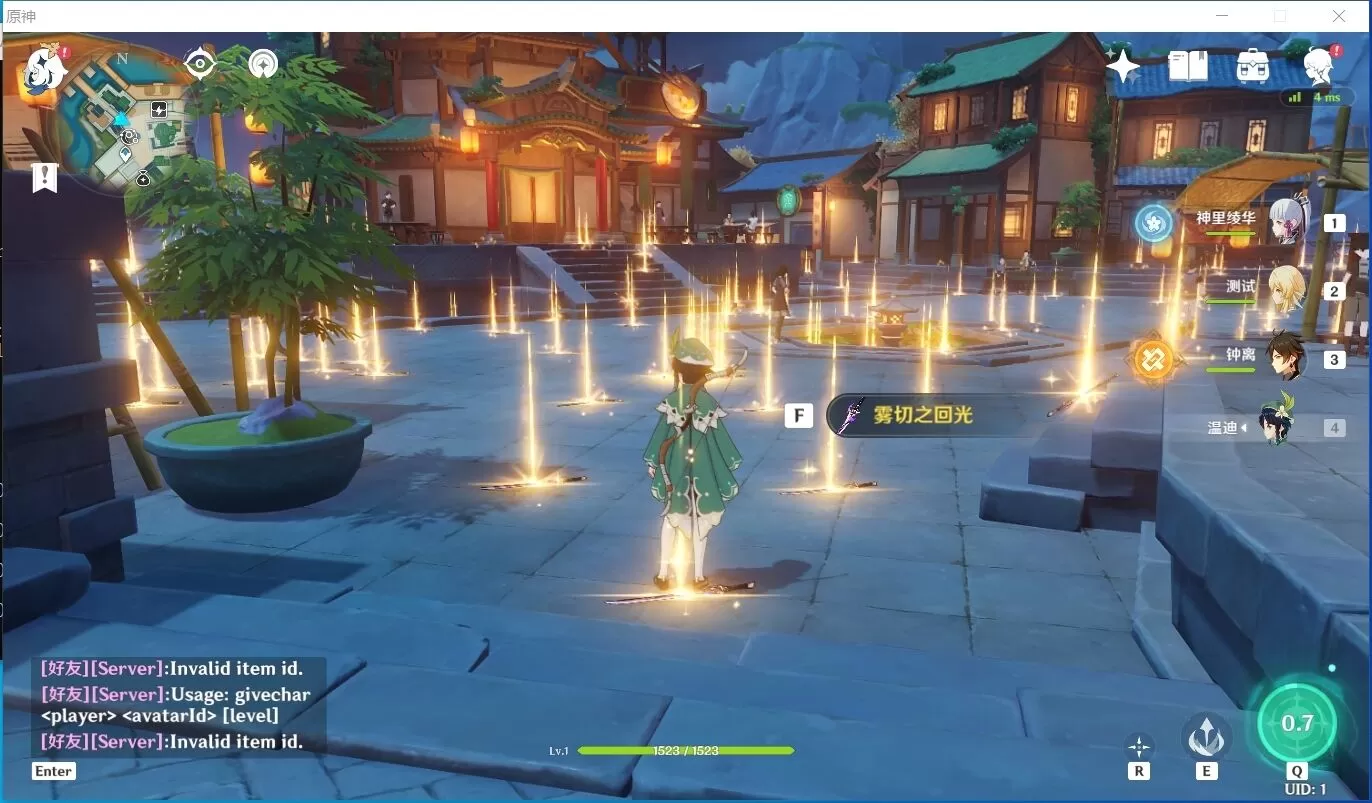Image resolution: width=1372 pixels, height=803 pixels.
Task: Activate the green Elemental Burst icon
Action: 1296,722
